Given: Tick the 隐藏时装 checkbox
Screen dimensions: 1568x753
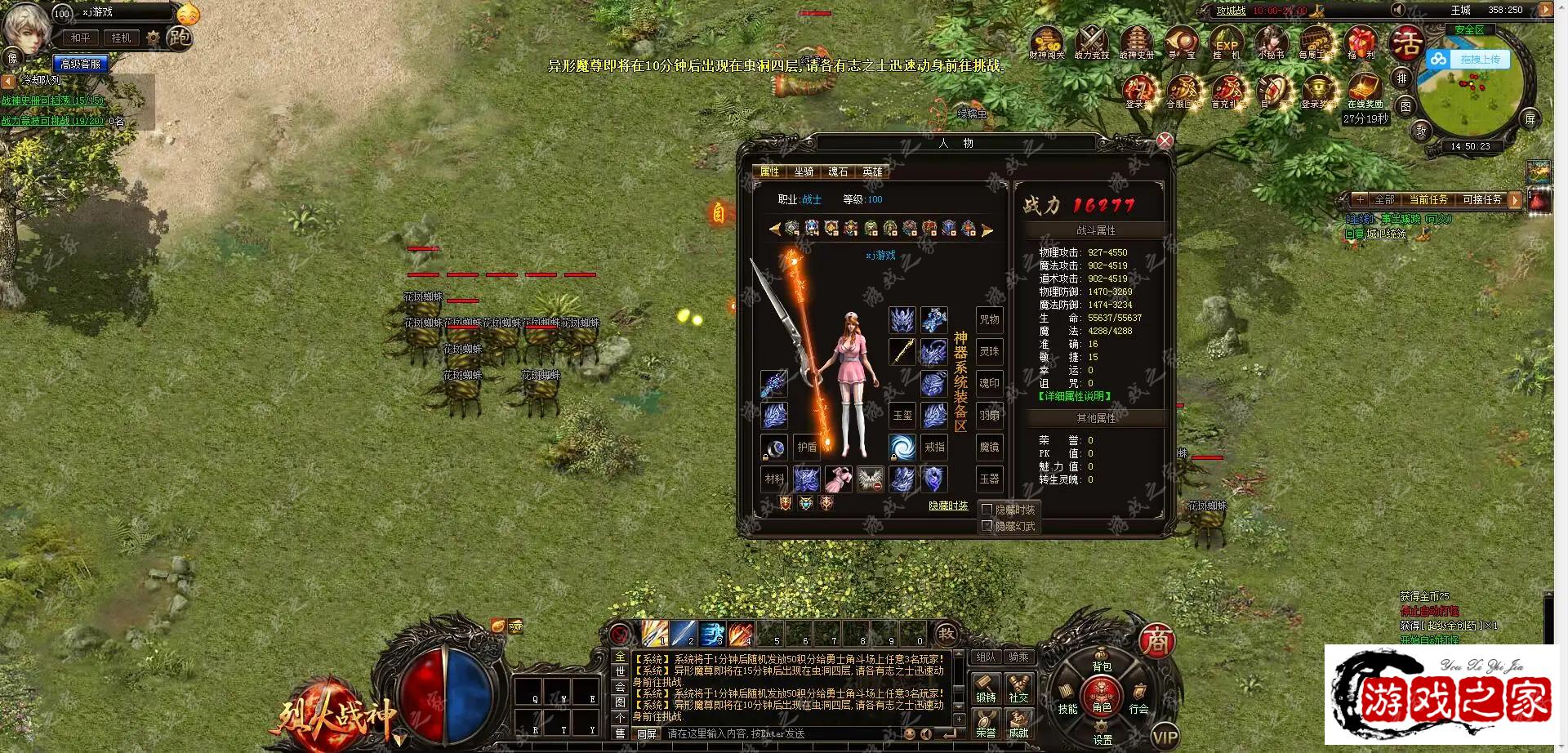Looking at the screenshot, I should (x=987, y=510).
